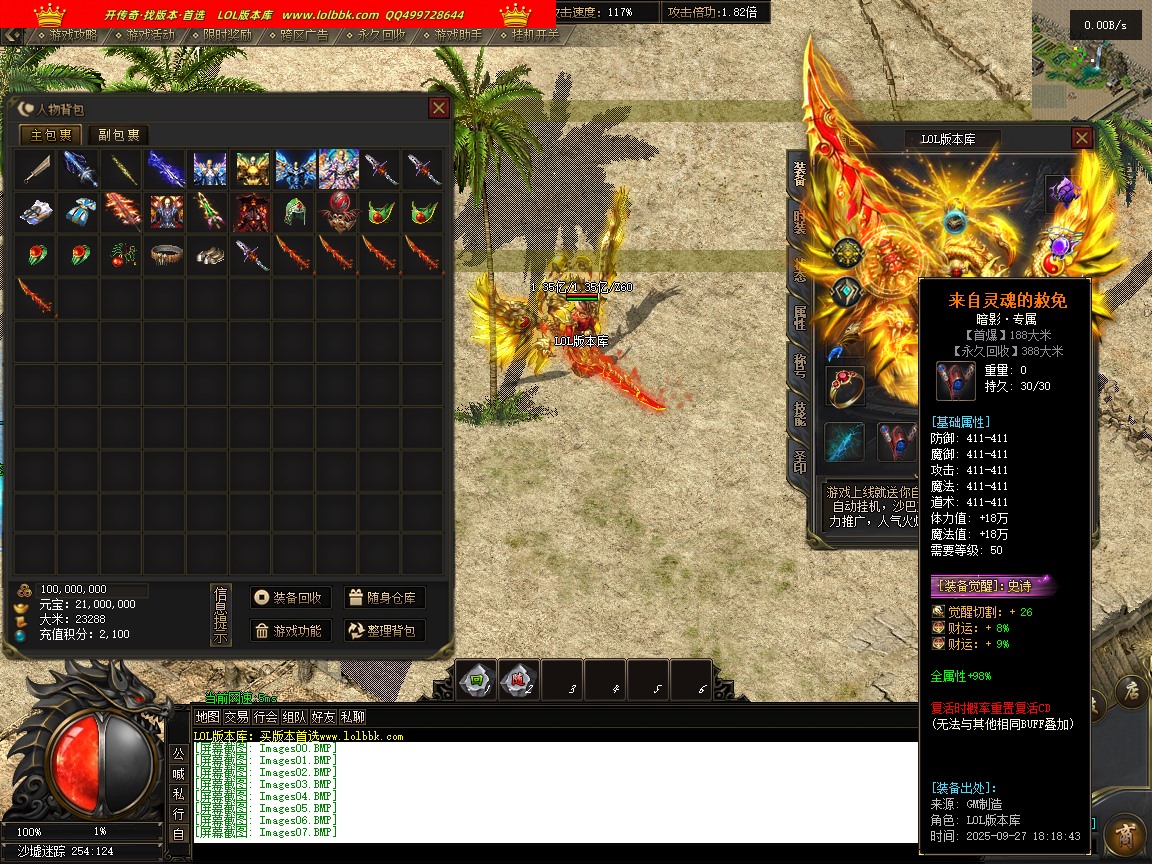Open the 游戏功能 game functions menu

click(290, 630)
